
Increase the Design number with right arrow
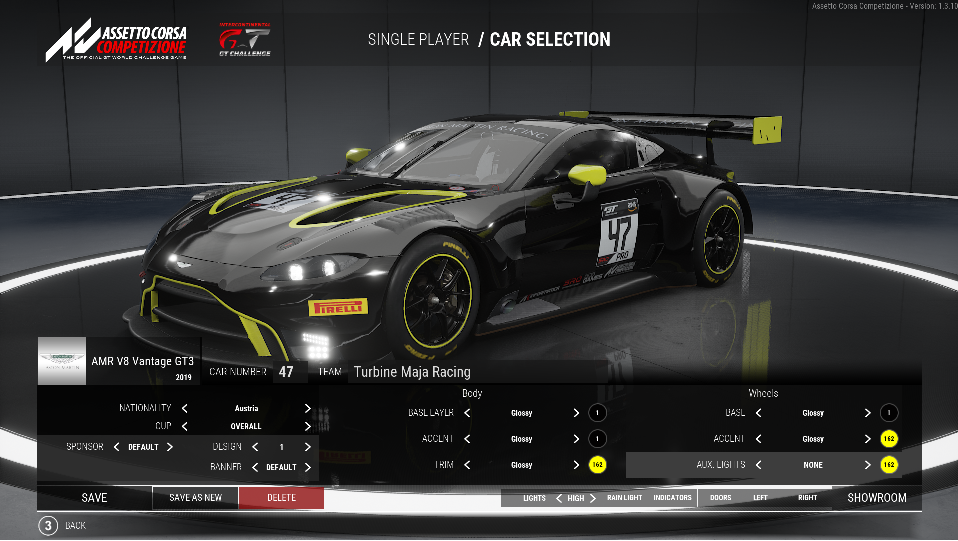pyautogui.click(x=307, y=447)
